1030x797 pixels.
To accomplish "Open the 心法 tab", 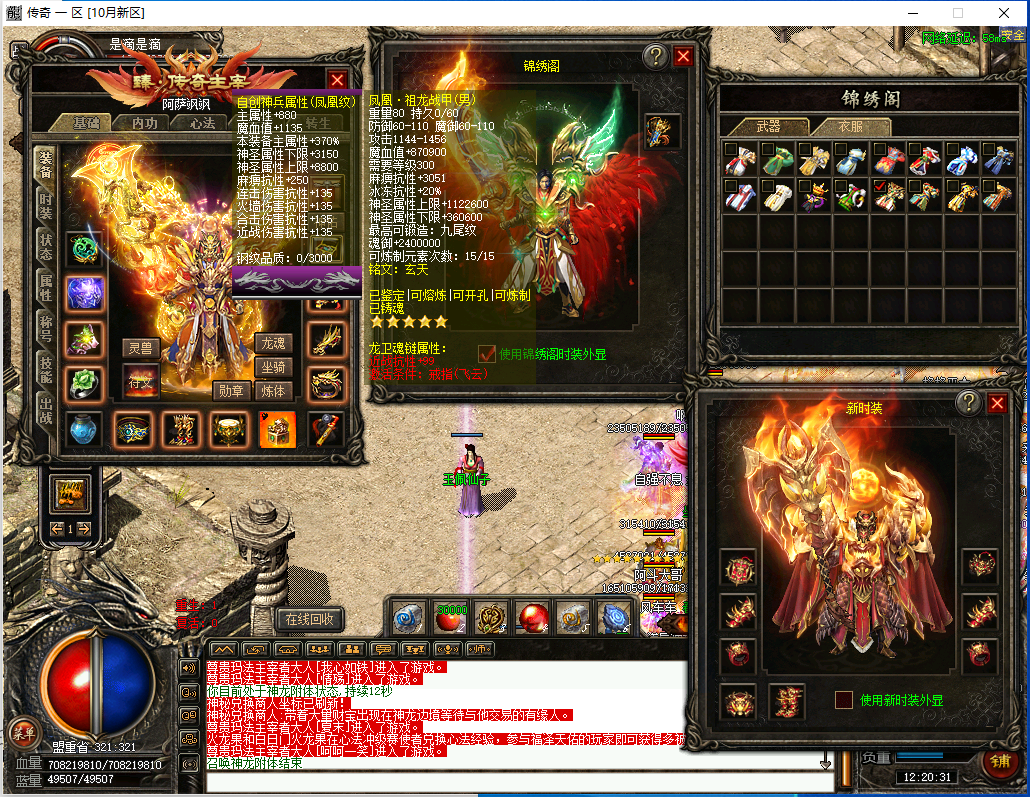I will point(203,123).
